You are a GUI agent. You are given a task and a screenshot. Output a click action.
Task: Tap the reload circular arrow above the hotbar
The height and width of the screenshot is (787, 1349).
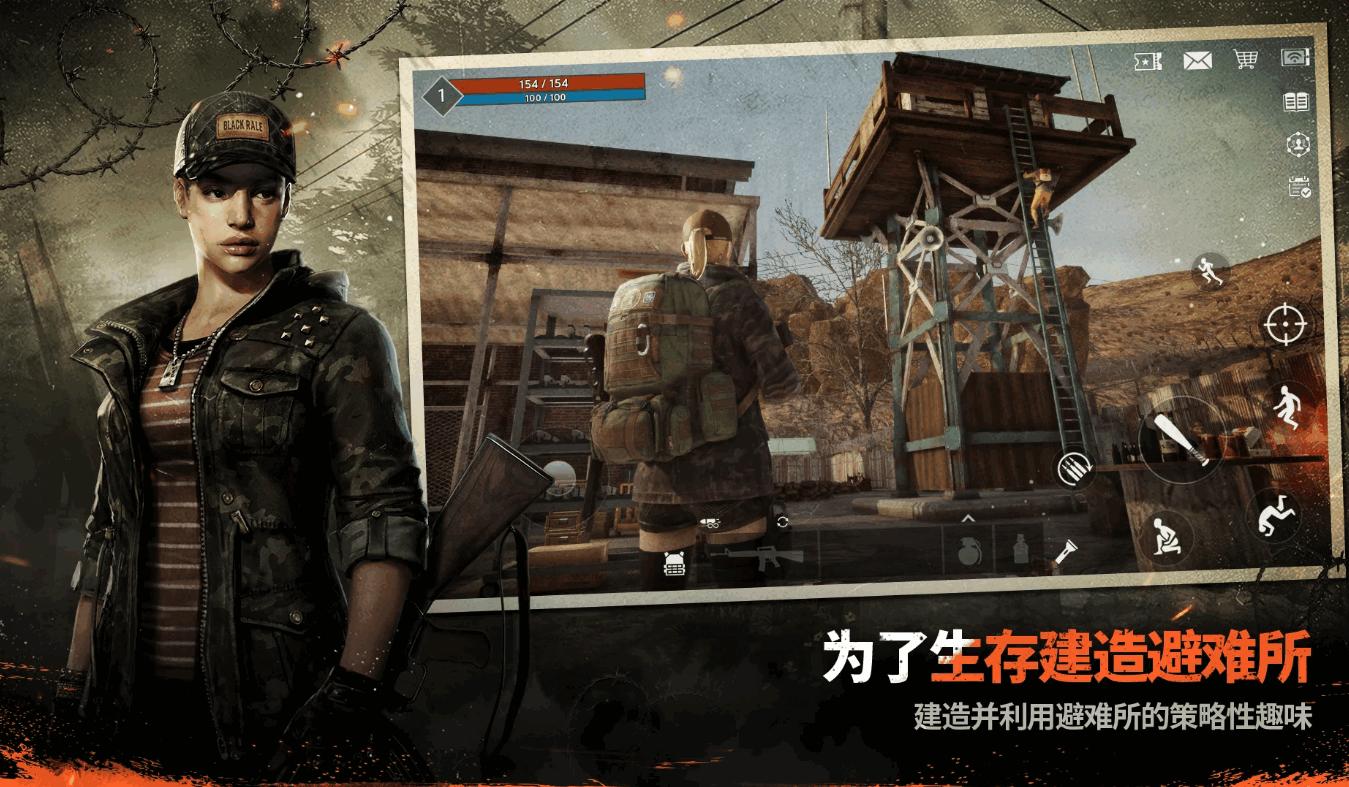pos(782,521)
